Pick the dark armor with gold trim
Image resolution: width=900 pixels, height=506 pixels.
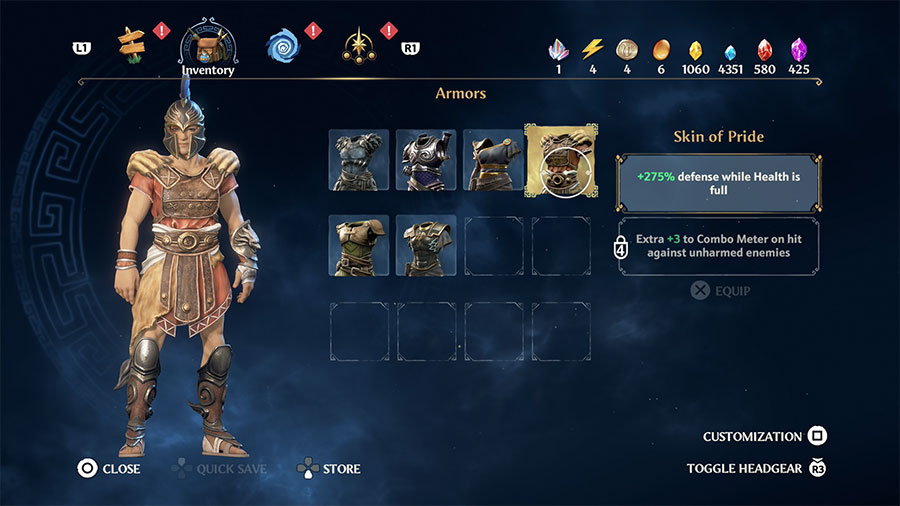pos(493,160)
